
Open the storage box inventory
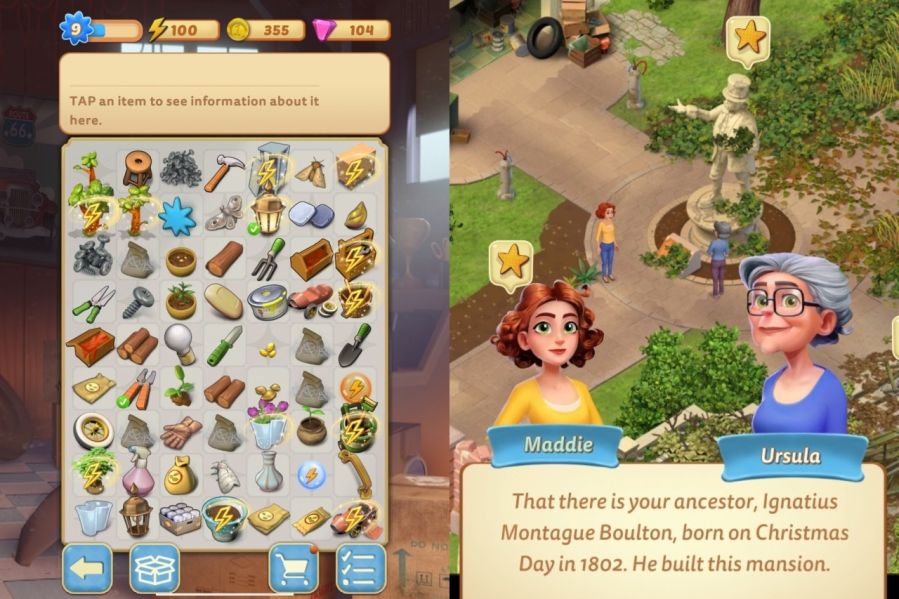155,568
